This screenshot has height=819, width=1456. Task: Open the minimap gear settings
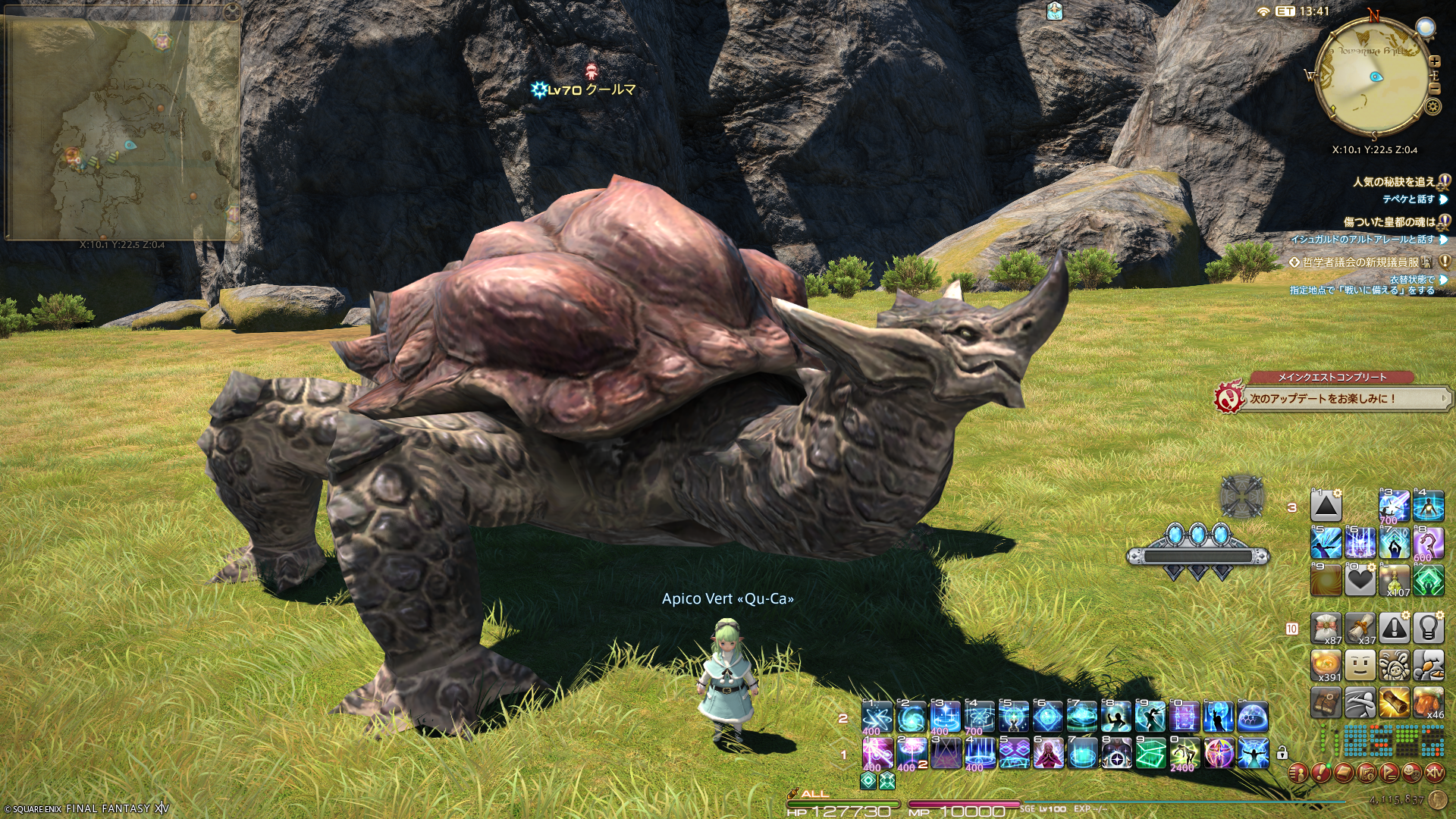click(x=1432, y=106)
